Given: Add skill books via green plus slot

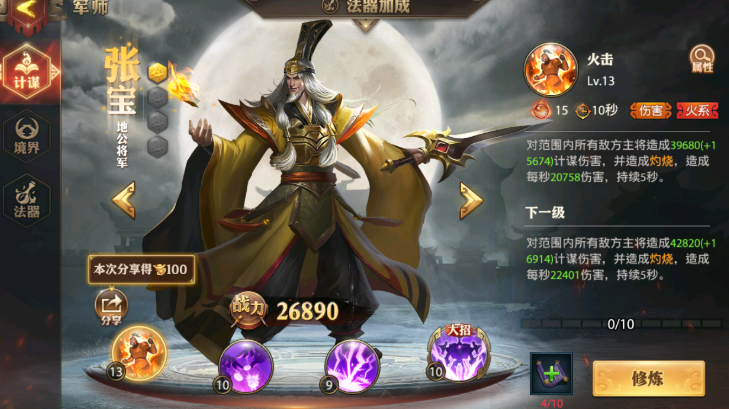Looking at the screenshot, I should [551, 373].
